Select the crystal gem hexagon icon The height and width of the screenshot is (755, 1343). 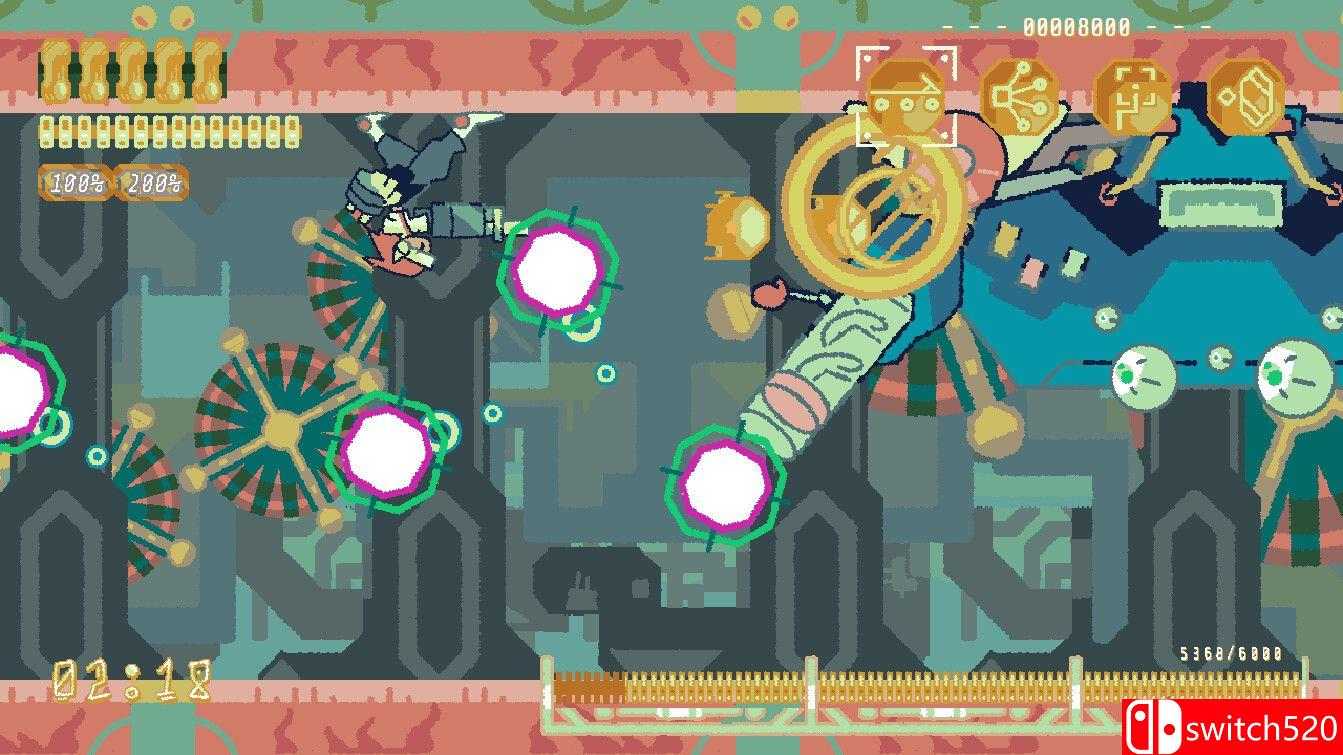(x=1245, y=93)
